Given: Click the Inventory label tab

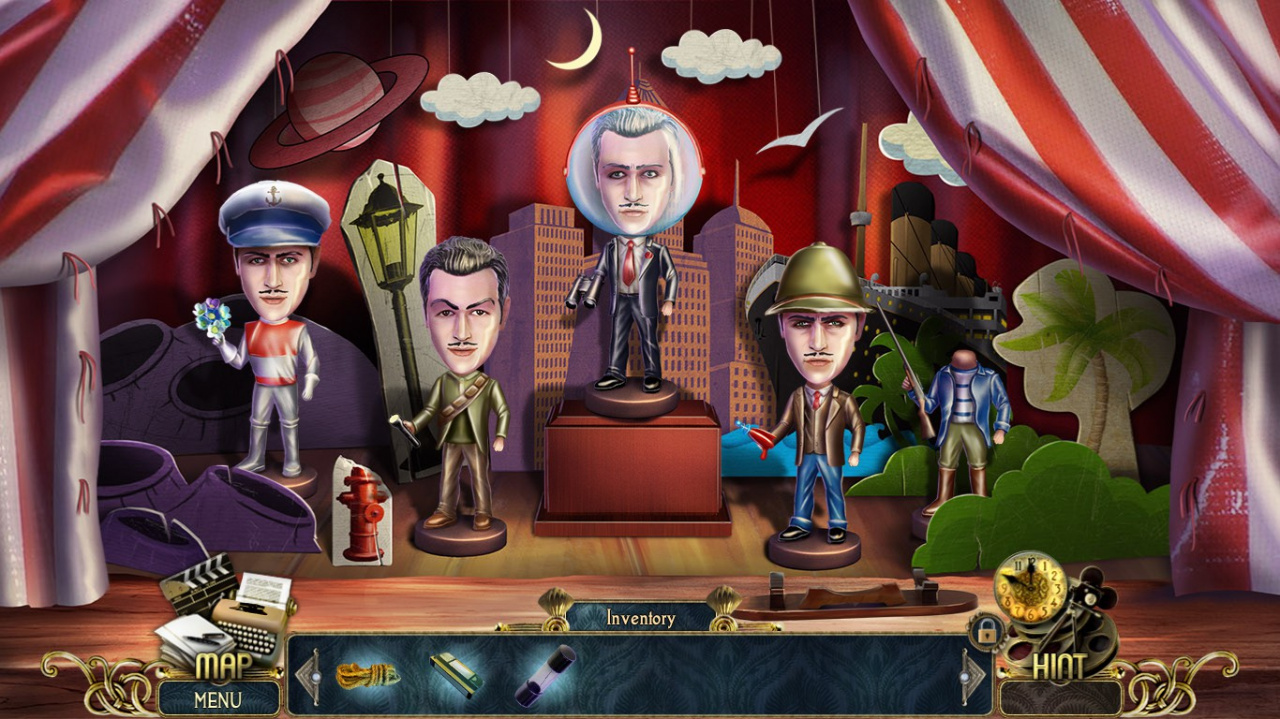Looking at the screenshot, I should 640,618.
